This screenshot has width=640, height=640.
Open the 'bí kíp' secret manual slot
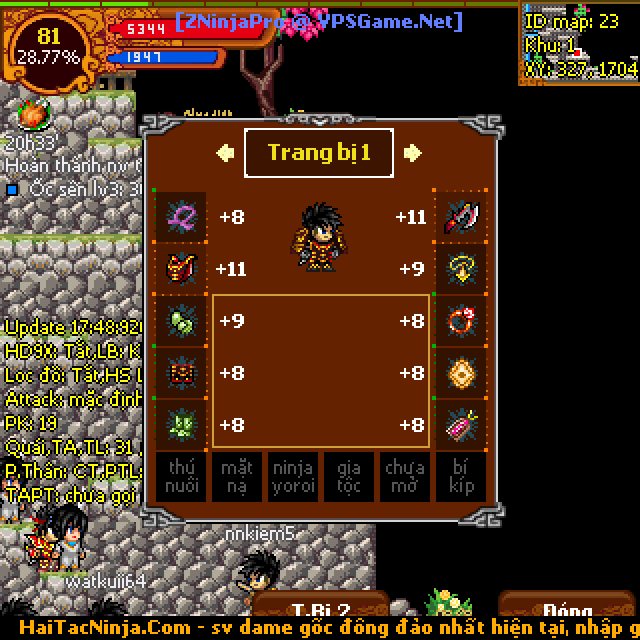(461, 477)
